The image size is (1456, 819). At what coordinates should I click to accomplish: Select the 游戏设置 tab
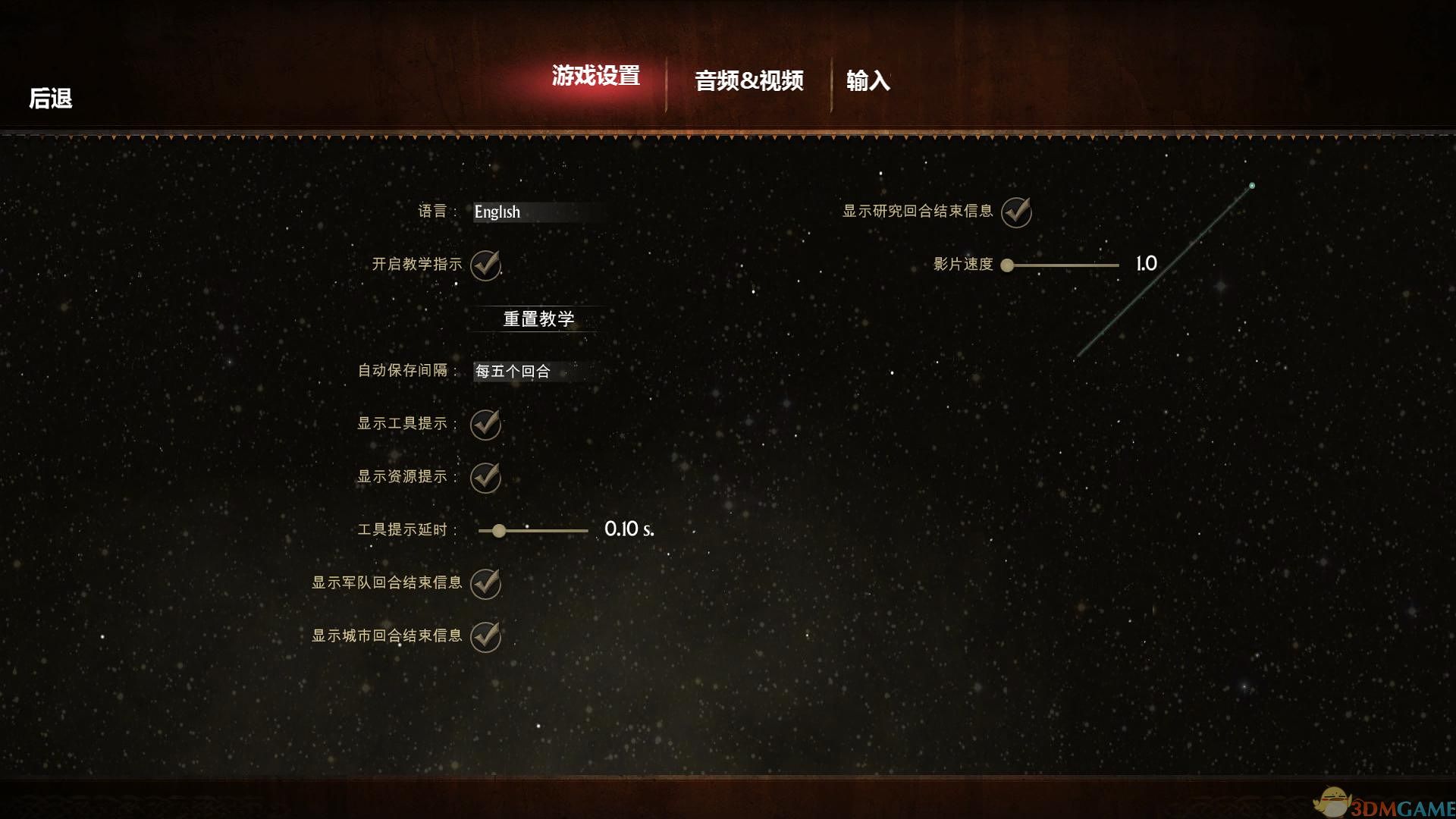tap(597, 77)
